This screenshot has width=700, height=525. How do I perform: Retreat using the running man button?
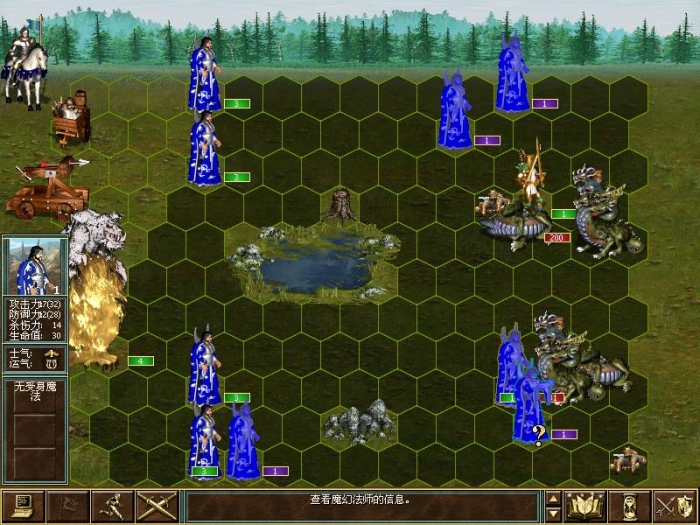(112, 506)
